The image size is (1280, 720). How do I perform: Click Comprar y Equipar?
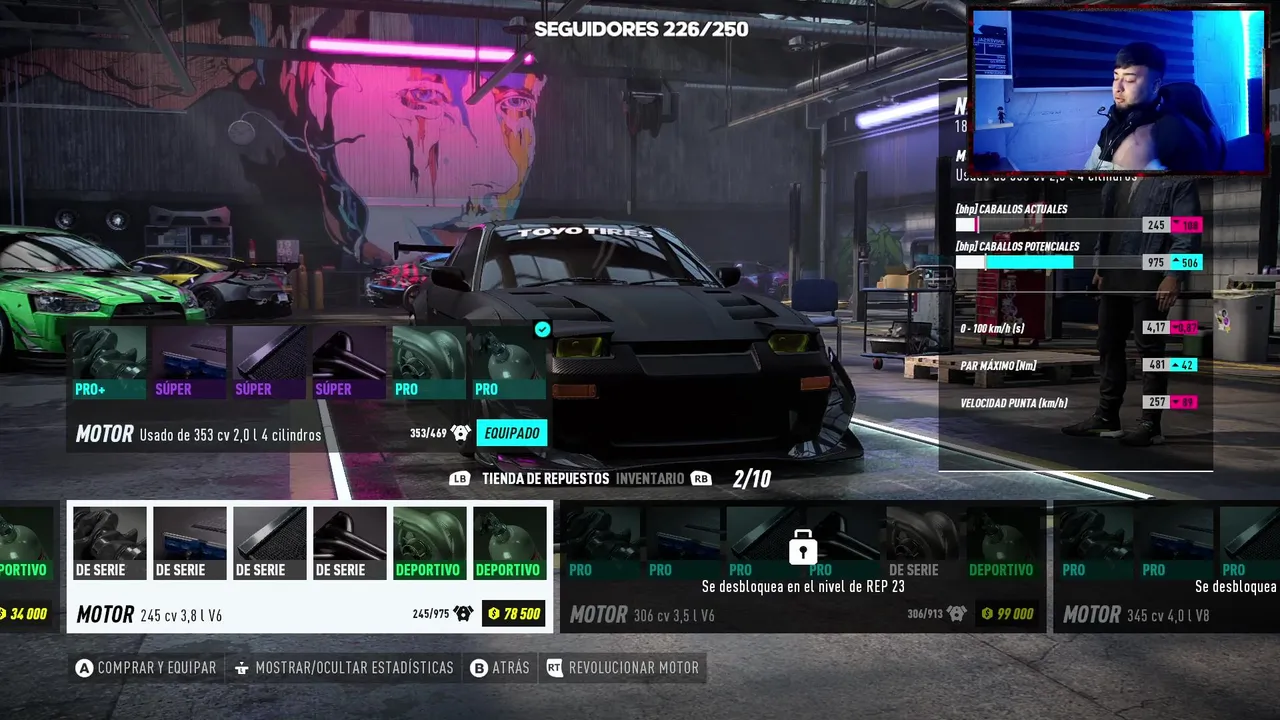tap(146, 668)
